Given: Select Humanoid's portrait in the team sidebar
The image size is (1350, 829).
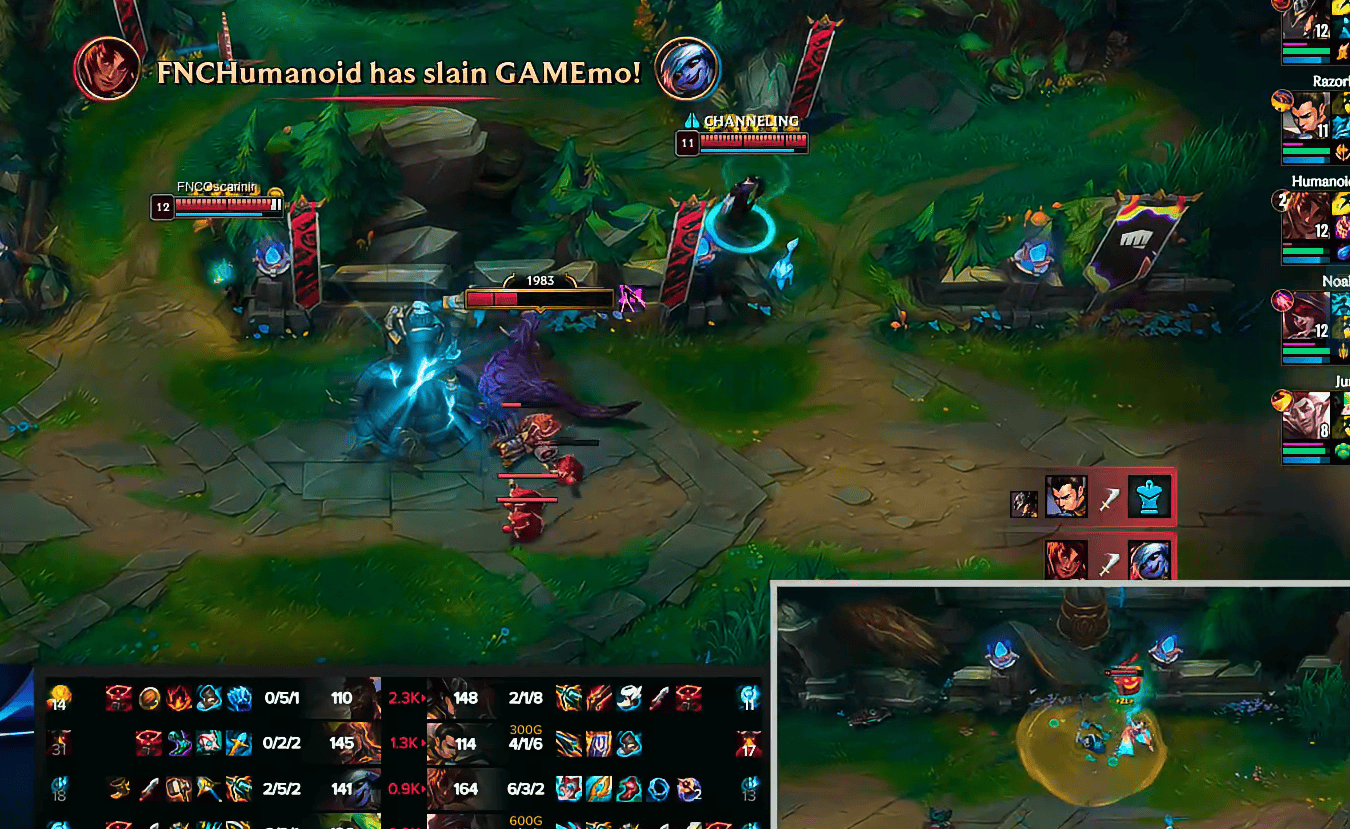Looking at the screenshot, I should (1305, 216).
